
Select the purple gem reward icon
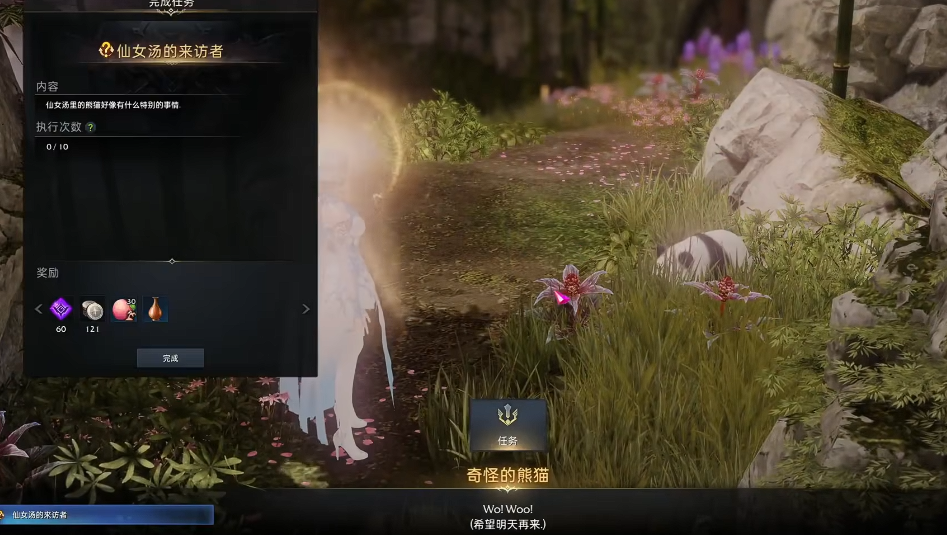[x=61, y=309]
